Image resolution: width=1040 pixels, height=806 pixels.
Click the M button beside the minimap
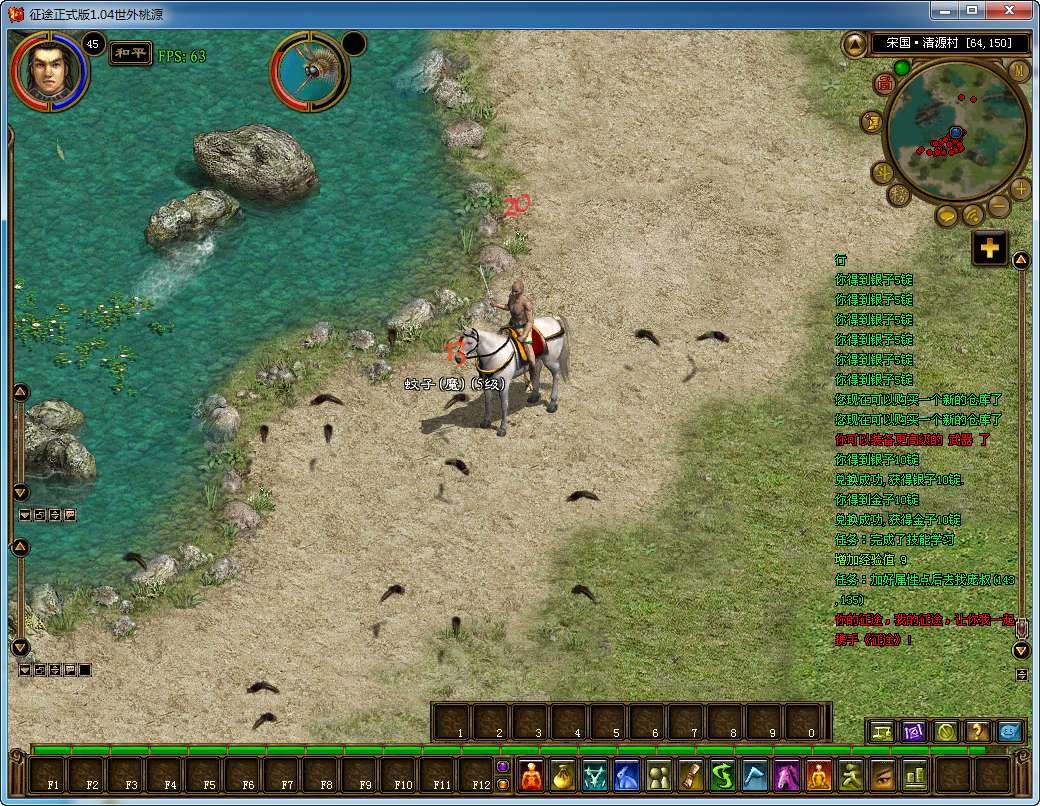tap(1019, 70)
